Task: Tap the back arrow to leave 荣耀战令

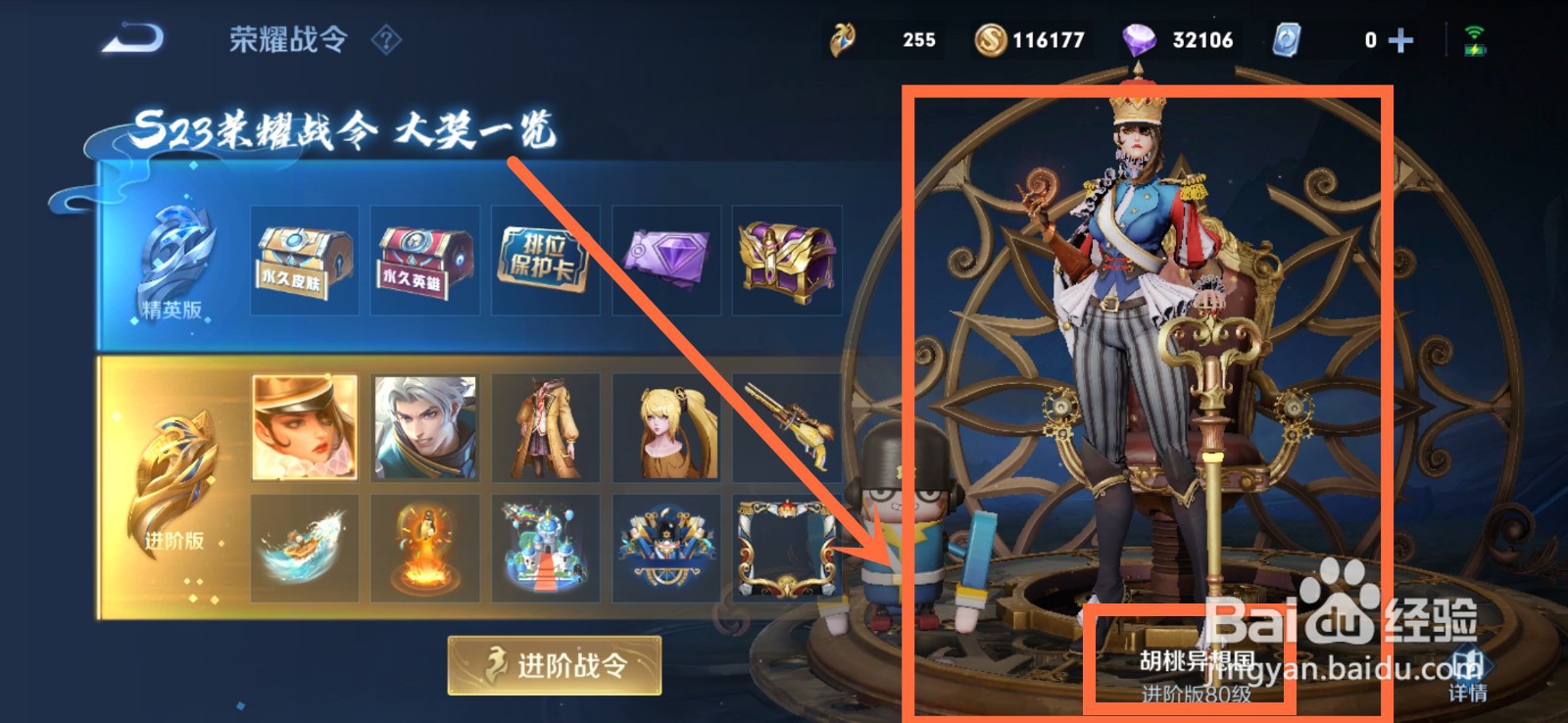Action: click(x=132, y=35)
